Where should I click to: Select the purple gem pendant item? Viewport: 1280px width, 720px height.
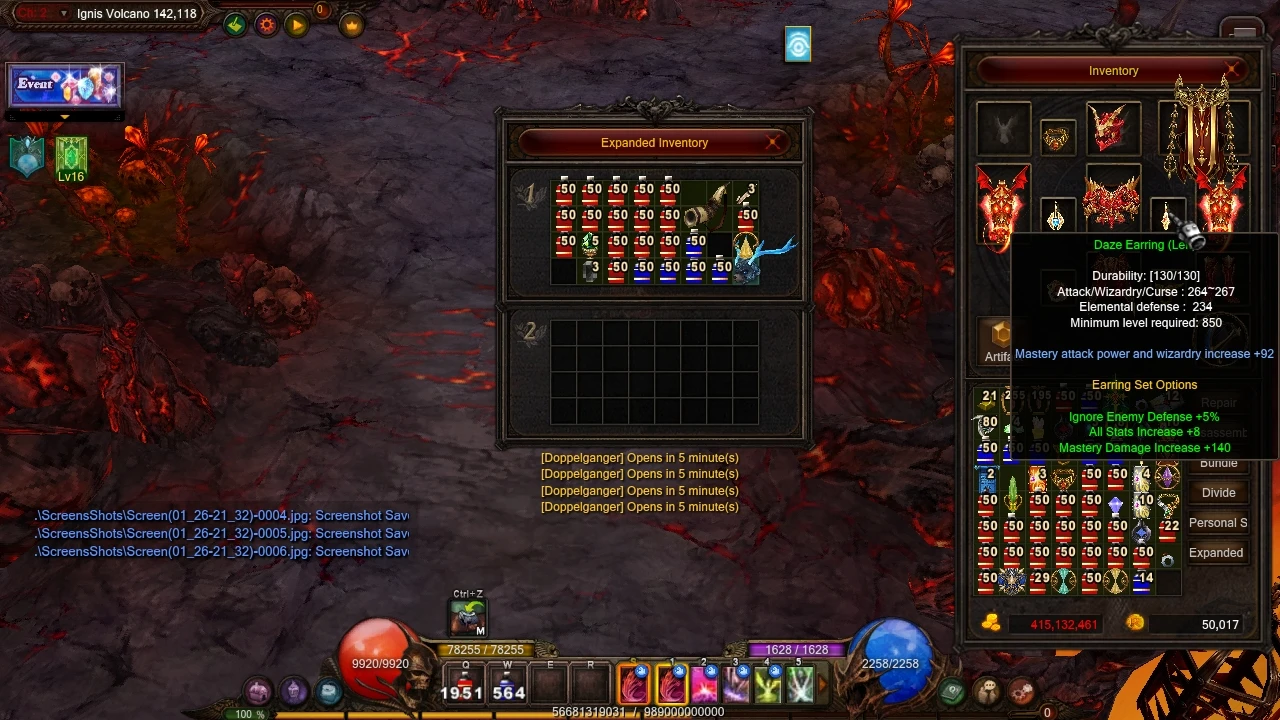coord(1167,475)
